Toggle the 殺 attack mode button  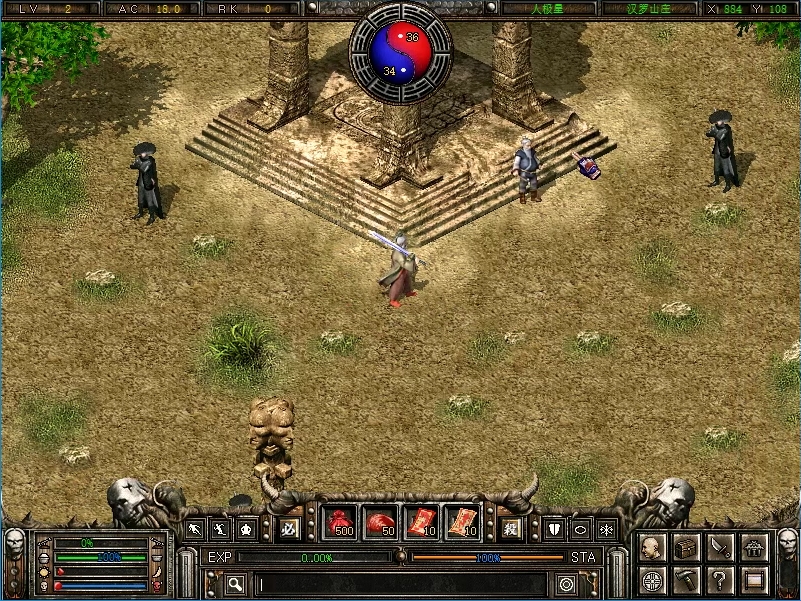pyautogui.click(x=512, y=527)
